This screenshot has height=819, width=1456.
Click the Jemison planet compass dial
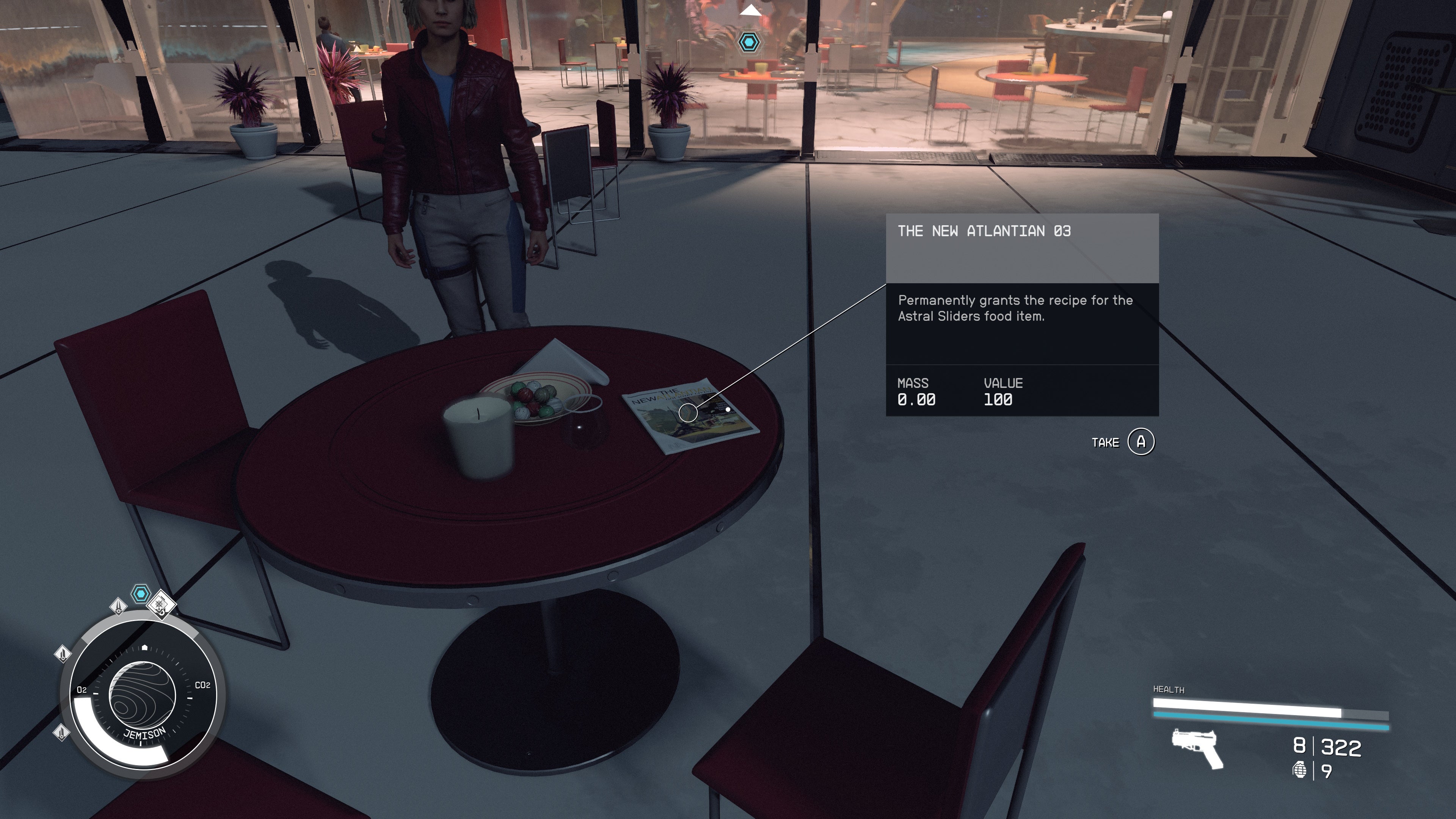click(x=143, y=695)
